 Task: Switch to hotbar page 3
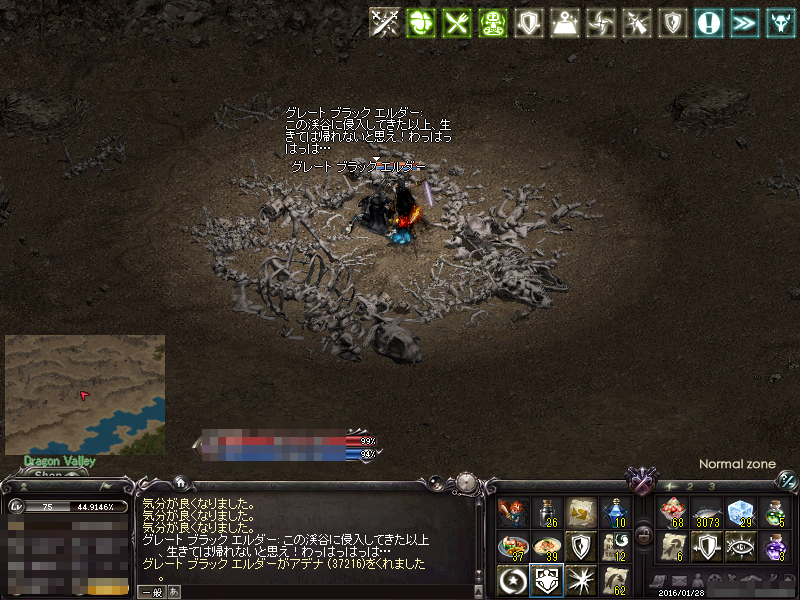[711, 486]
